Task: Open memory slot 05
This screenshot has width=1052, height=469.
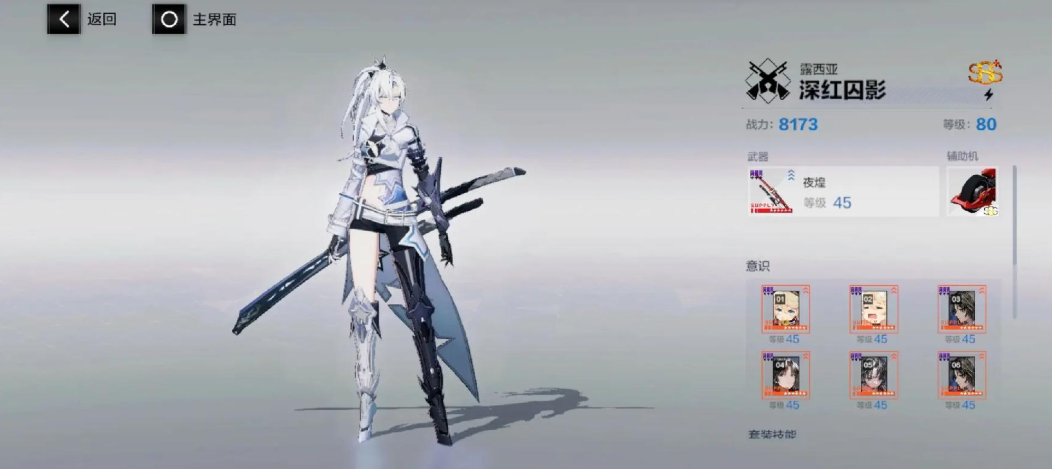Action: click(x=874, y=375)
